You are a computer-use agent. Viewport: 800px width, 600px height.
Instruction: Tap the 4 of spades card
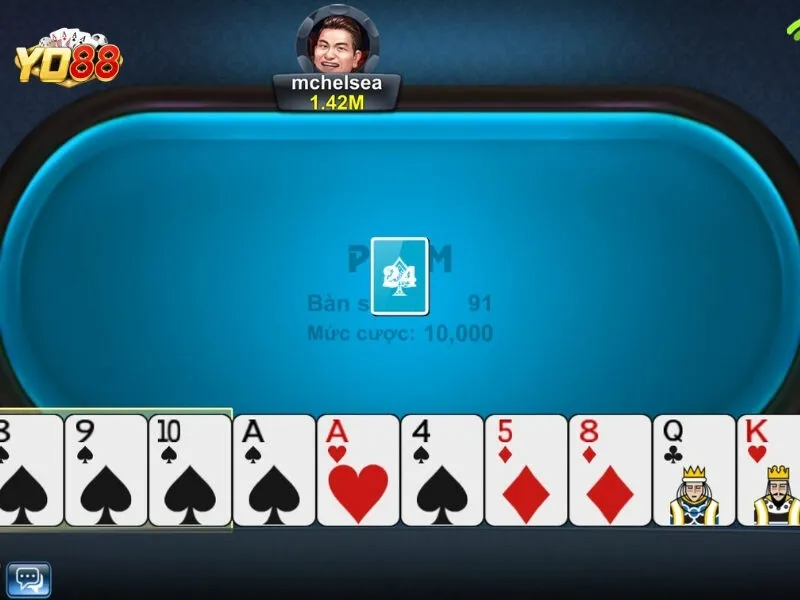(441, 470)
